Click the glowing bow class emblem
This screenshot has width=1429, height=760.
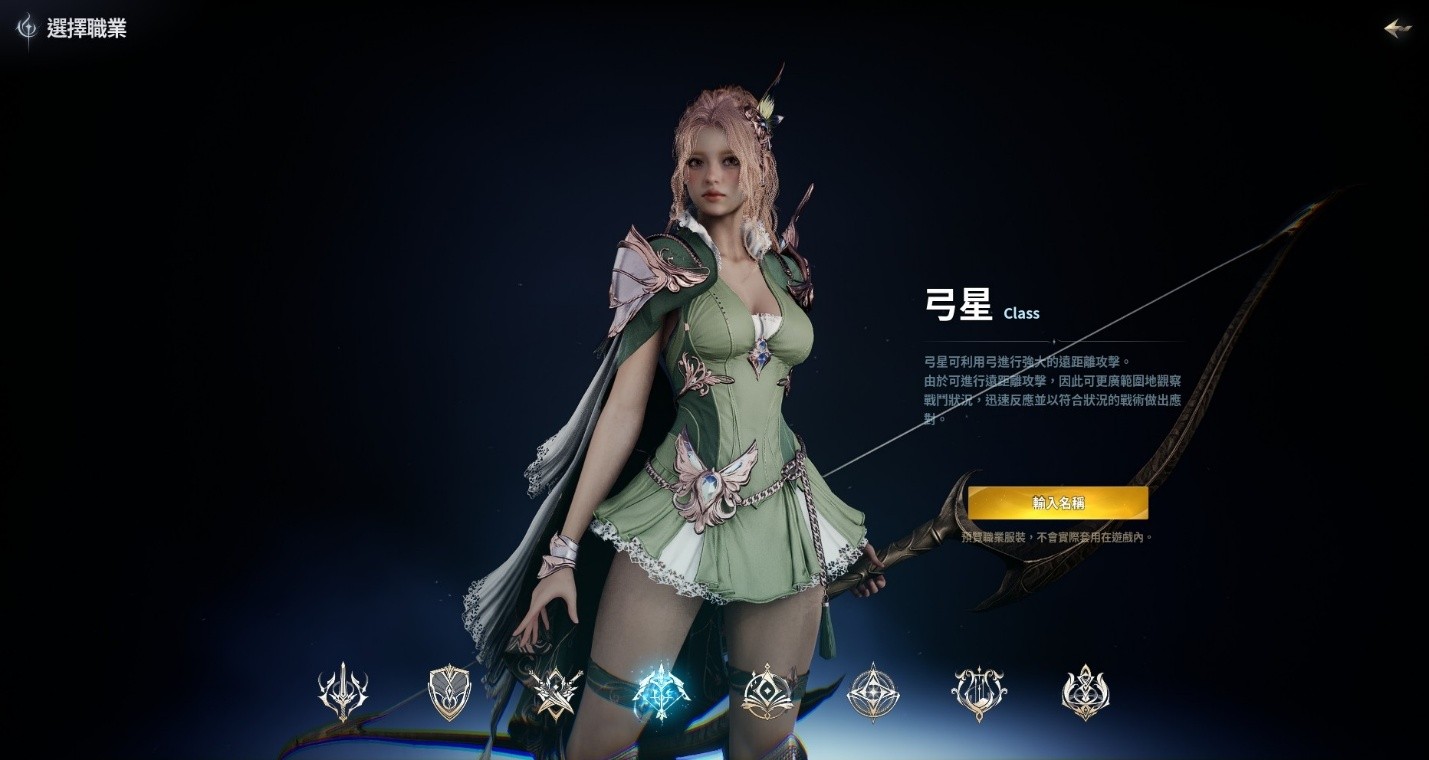[x=661, y=690]
